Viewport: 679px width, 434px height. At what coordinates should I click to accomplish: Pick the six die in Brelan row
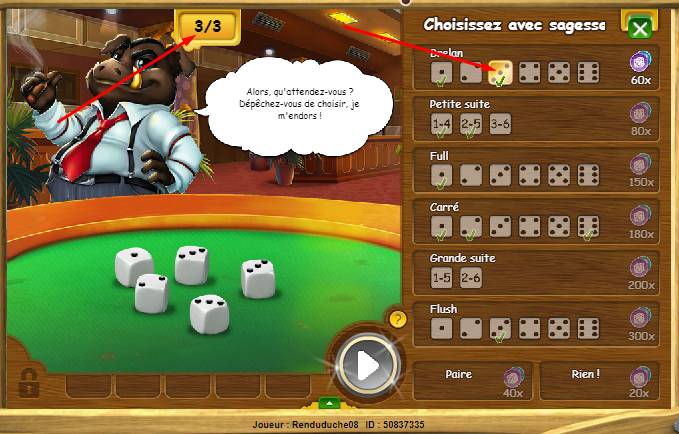click(589, 72)
